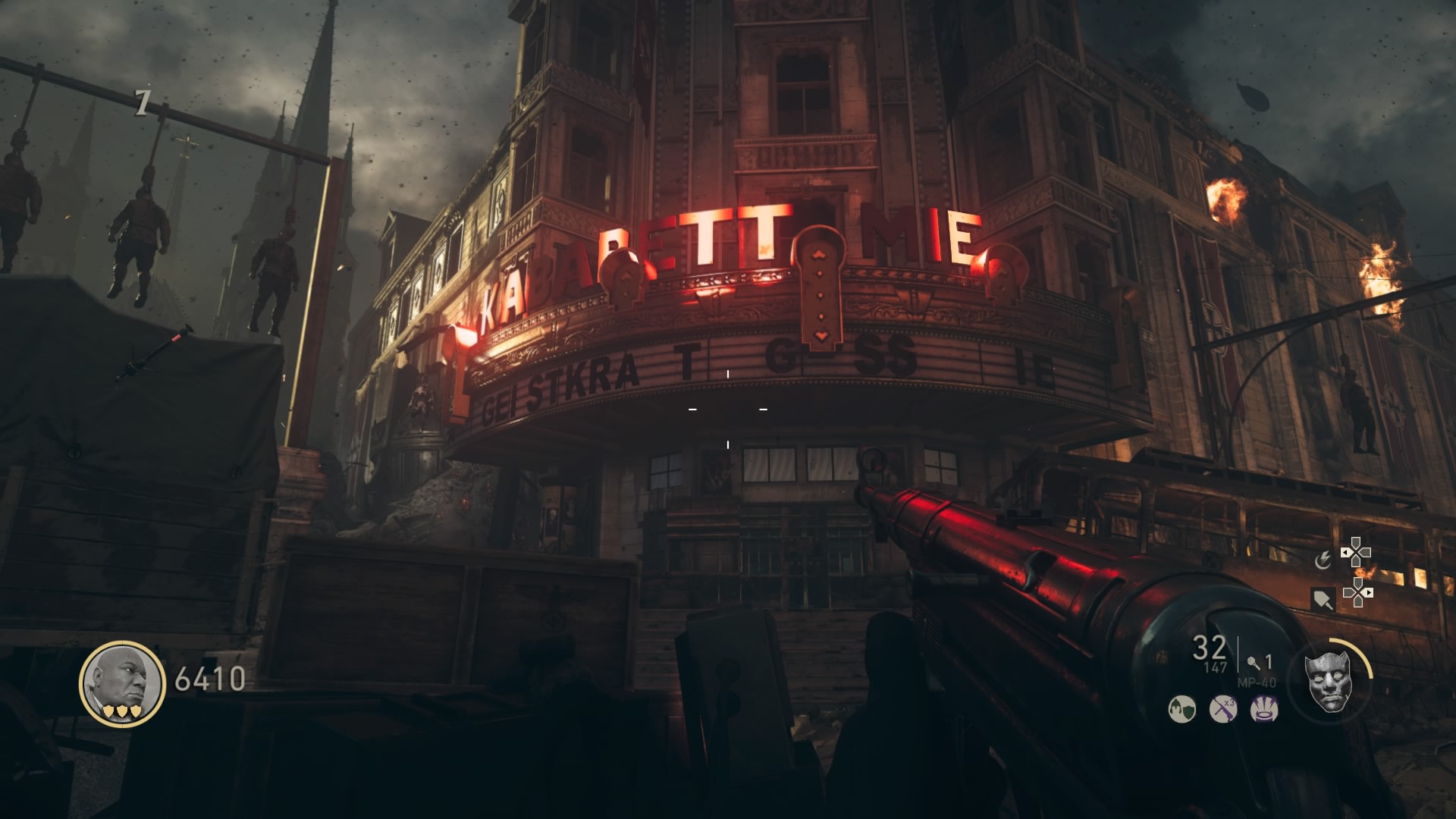Select the x3 weapon consumable icon
This screenshot has height=819, width=1456.
(1224, 708)
